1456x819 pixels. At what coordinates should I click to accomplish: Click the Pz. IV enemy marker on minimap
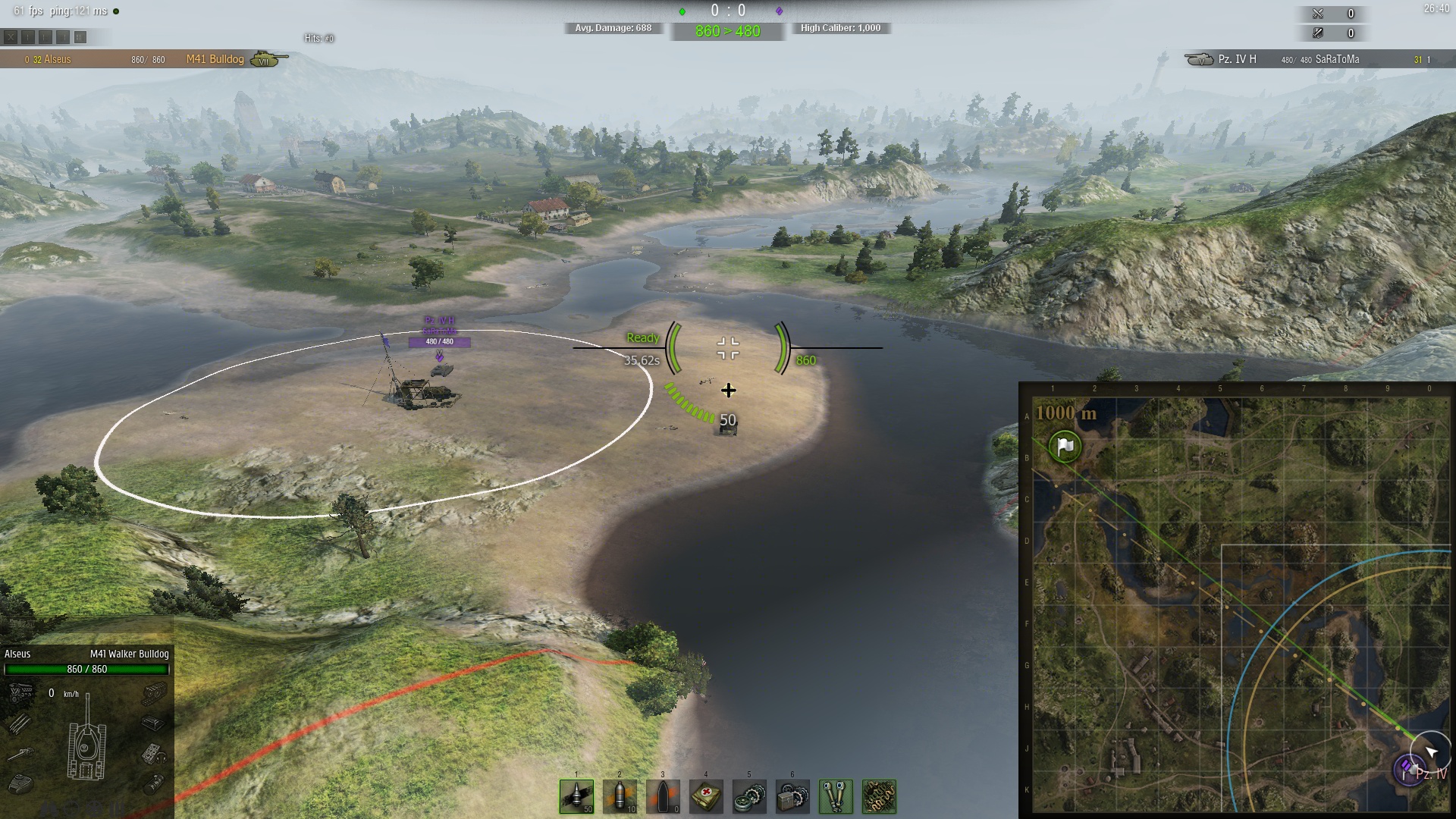click(1409, 770)
